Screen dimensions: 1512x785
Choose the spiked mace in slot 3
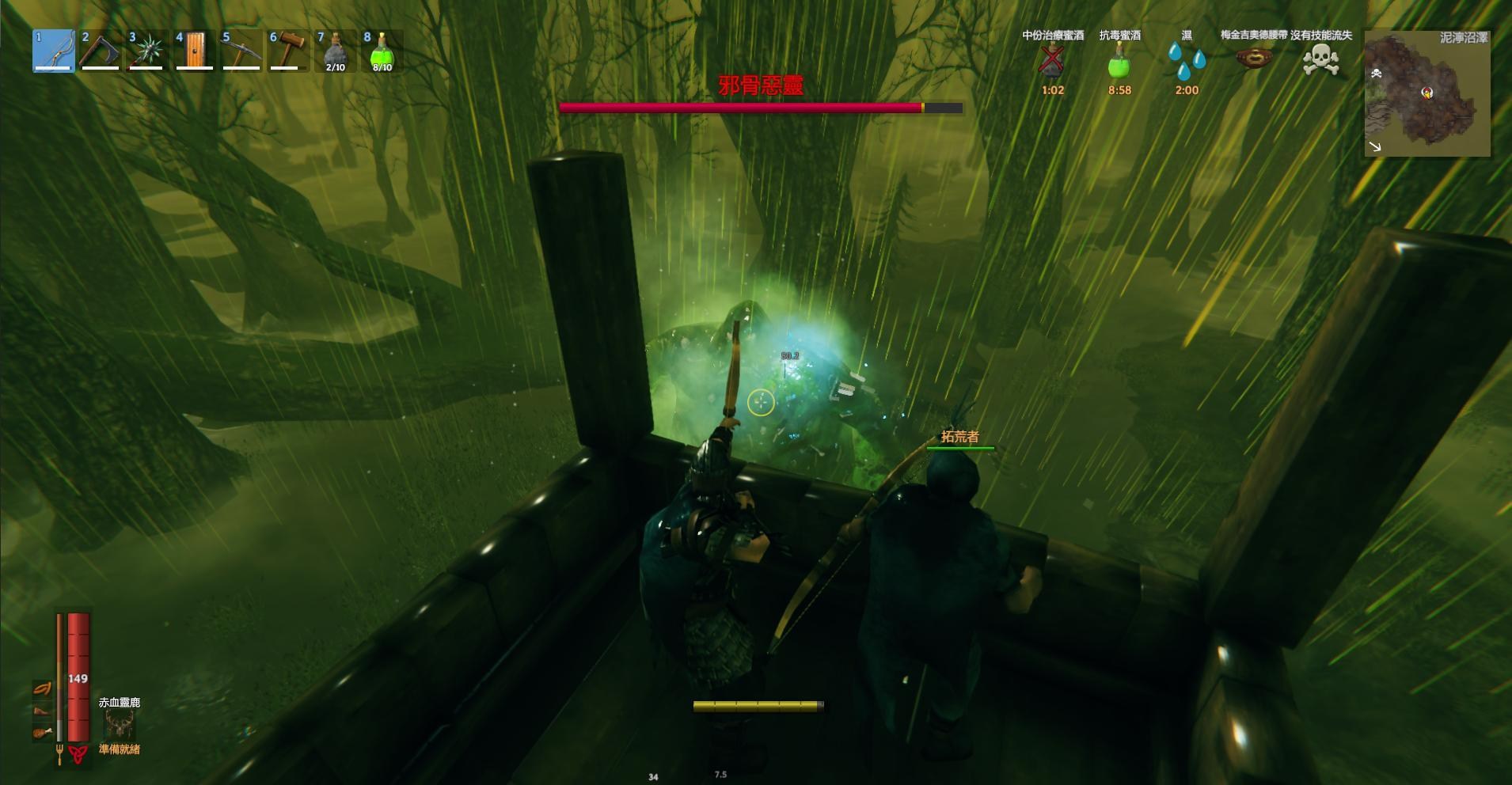pos(147,51)
